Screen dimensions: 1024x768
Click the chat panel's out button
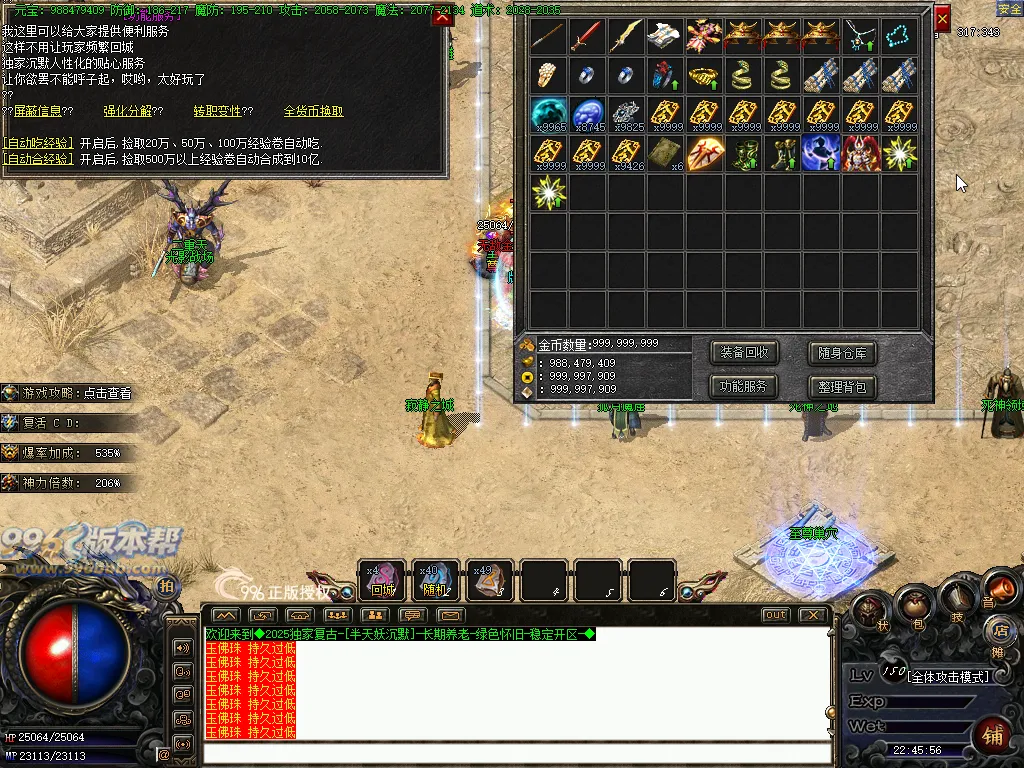[775, 615]
